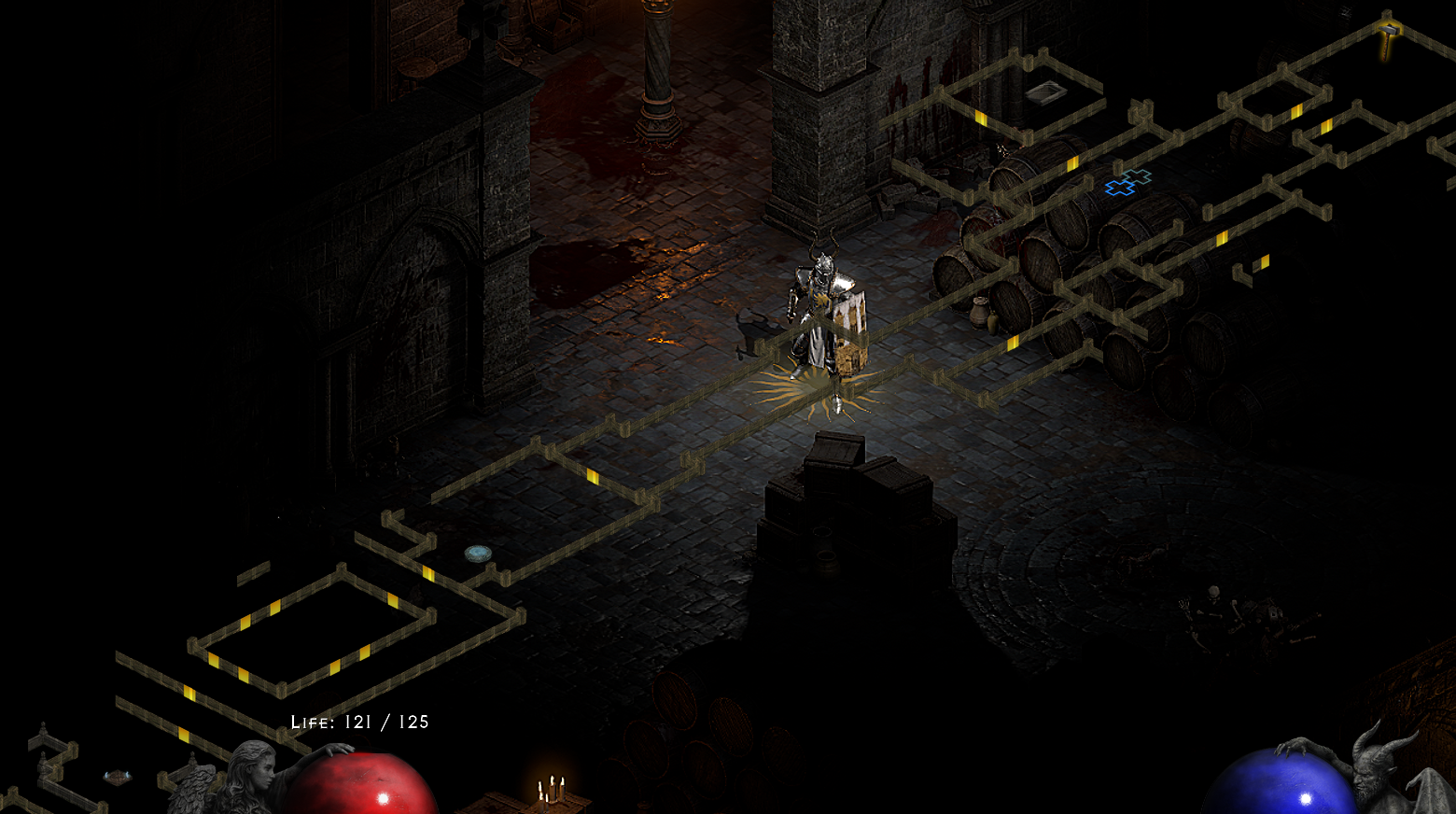1456x814 pixels.
Task: Click the teal waypoint dot on the automap
Action: pyautogui.click(x=479, y=553)
